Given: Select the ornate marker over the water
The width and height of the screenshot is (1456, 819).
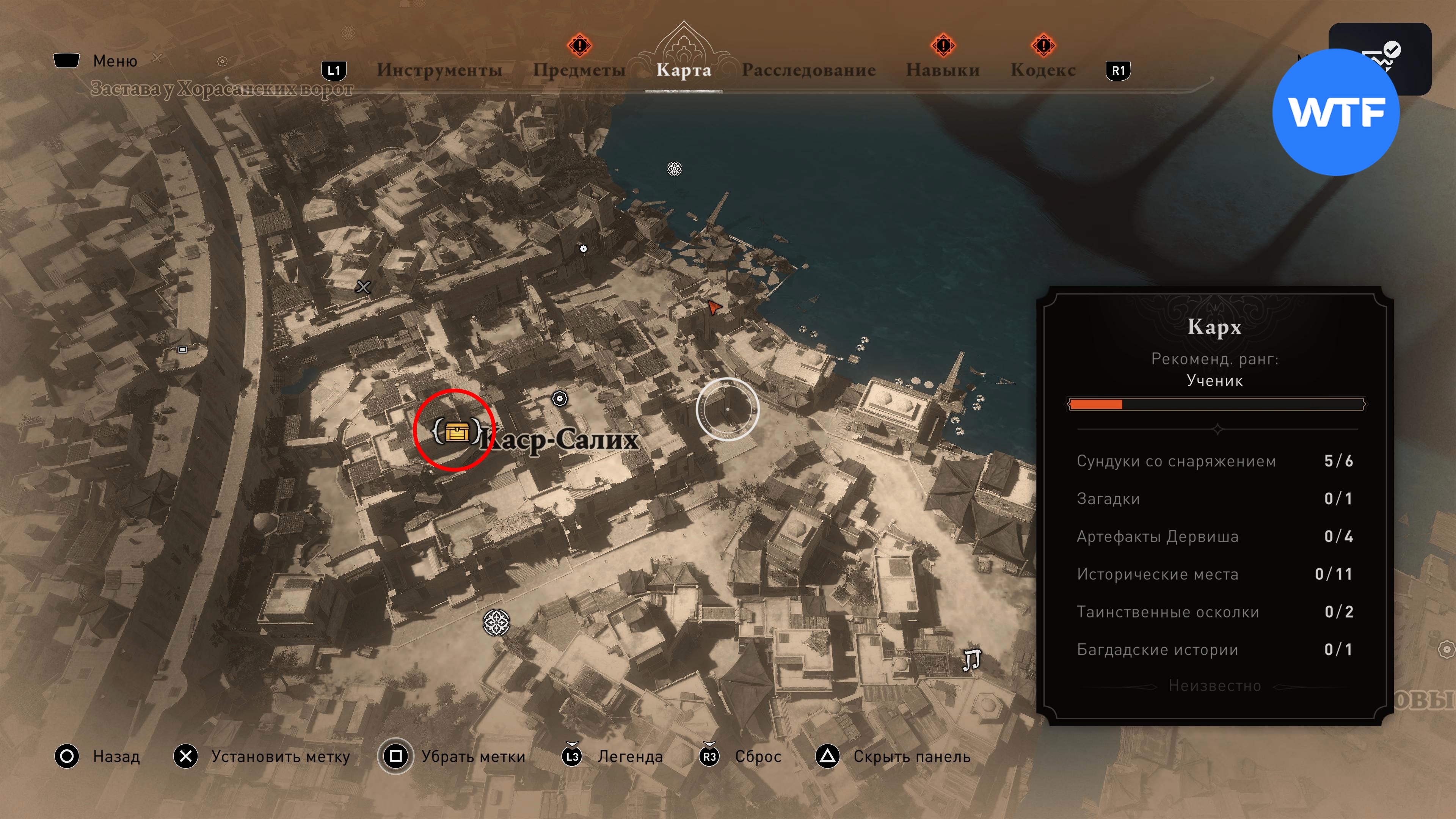Looking at the screenshot, I should pyautogui.click(x=674, y=168).
